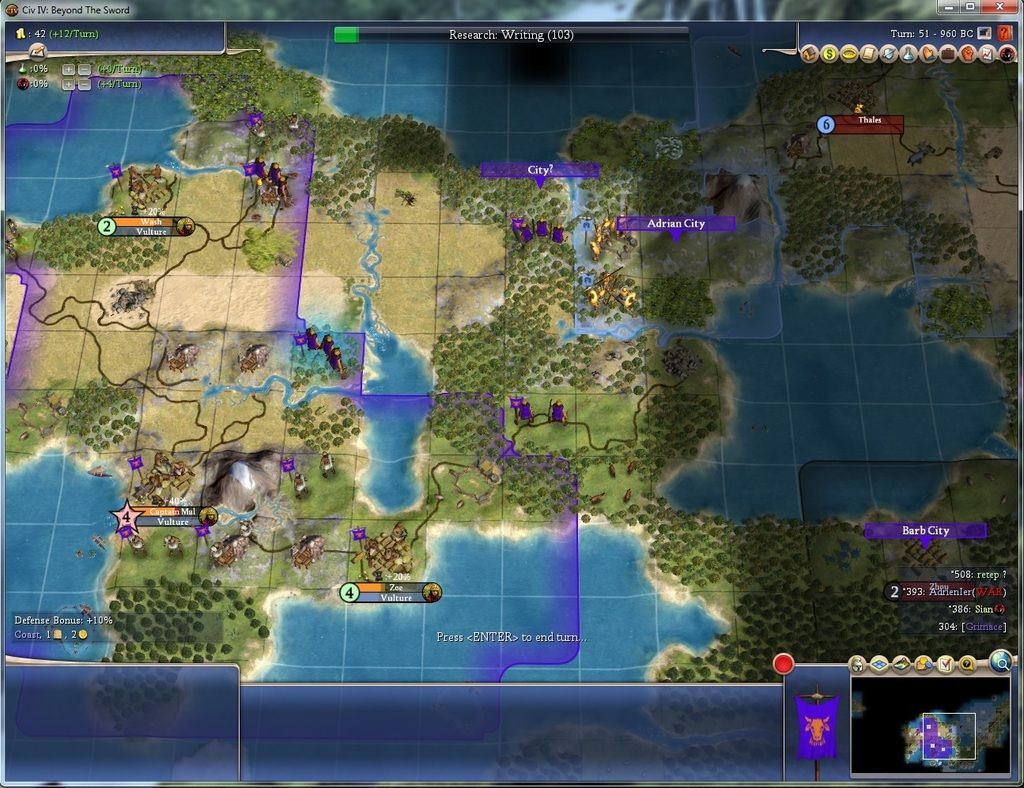
Task: Open the Domestic Advisor house icon
Action: click(x=809, y=53)
